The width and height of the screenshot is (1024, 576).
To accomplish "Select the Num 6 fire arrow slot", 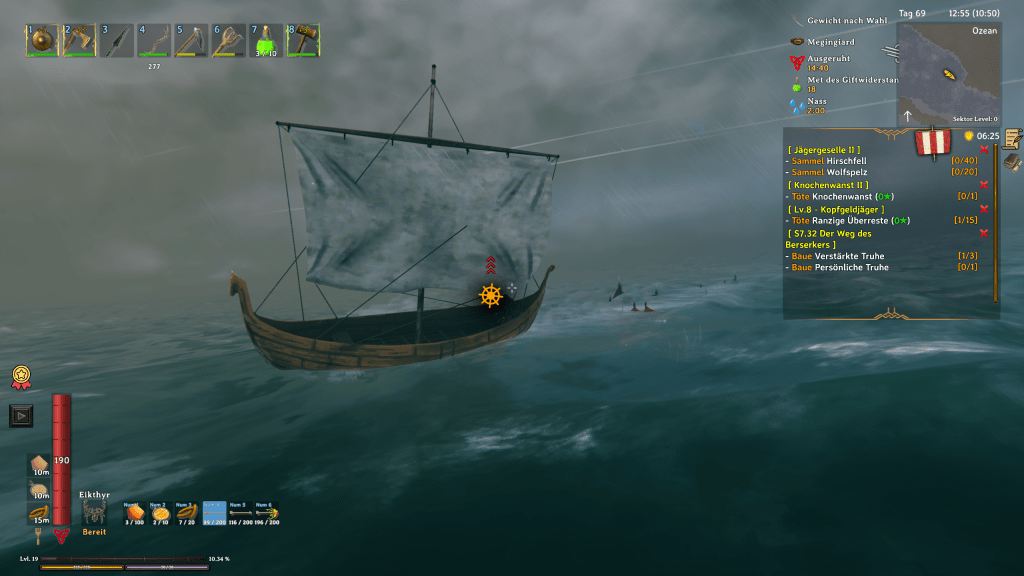I will click(x=267, y=514).
